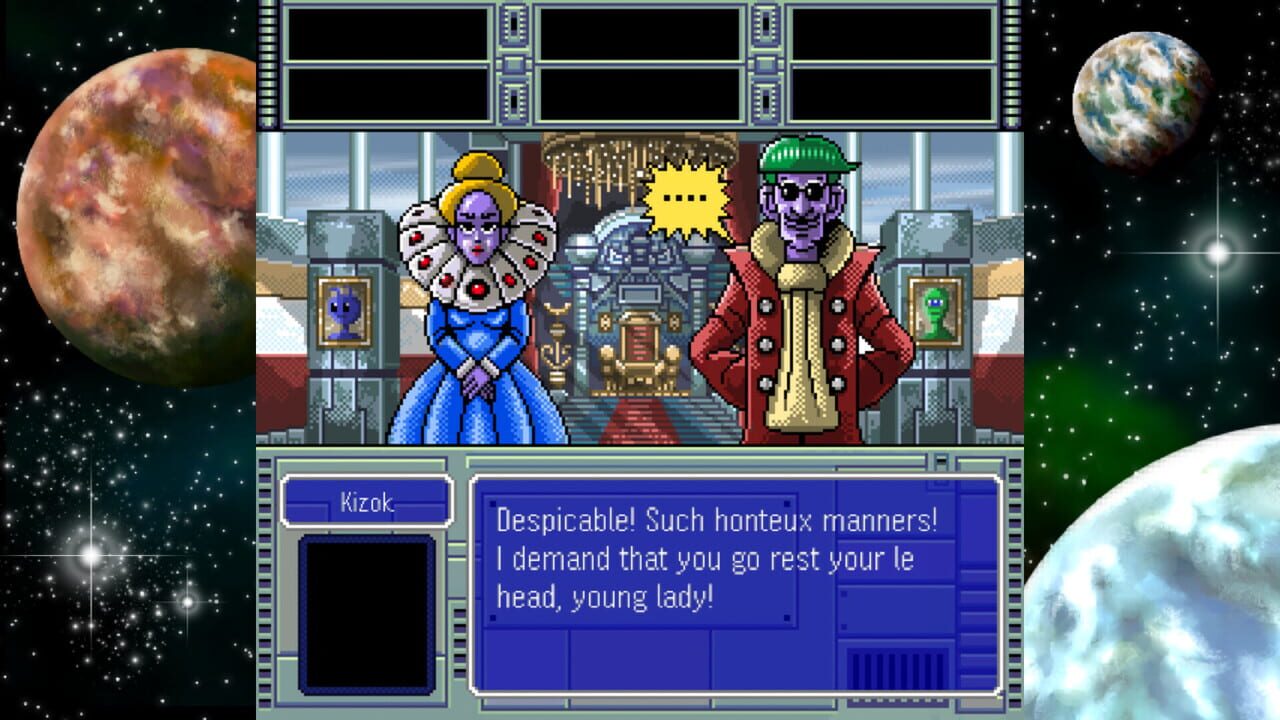Click the top-right command slot

[890, 35]
